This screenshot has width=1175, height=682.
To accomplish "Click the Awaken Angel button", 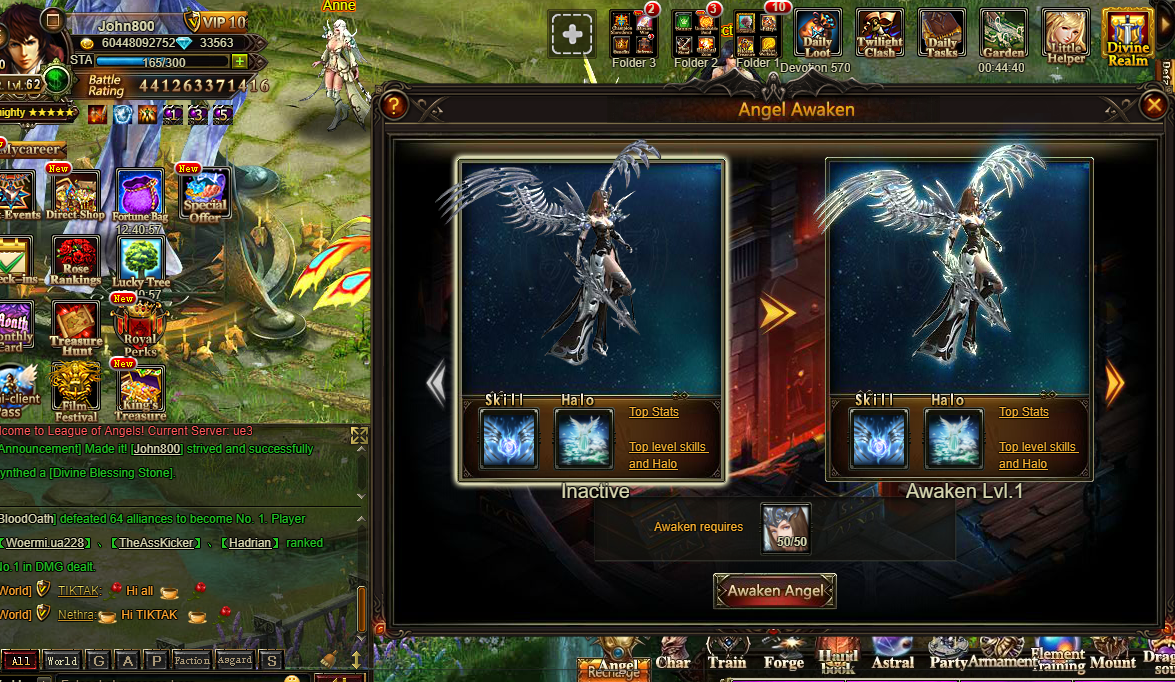I will 775,591.
